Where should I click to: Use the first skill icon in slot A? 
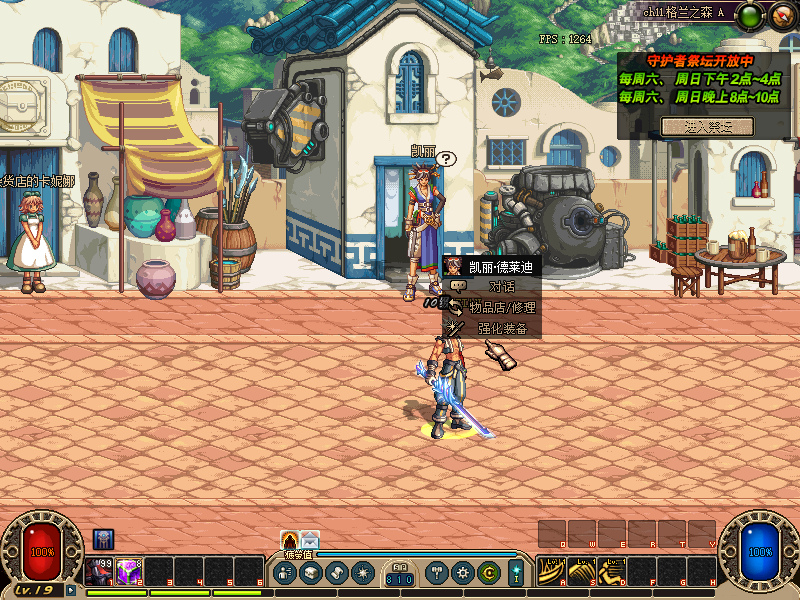549,571
